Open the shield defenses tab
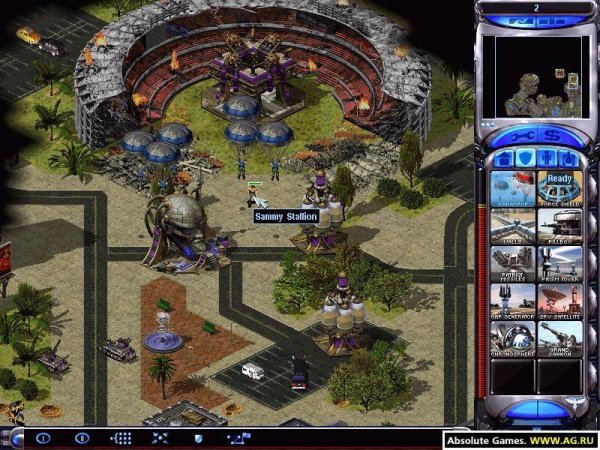 (x=524, y=159)
